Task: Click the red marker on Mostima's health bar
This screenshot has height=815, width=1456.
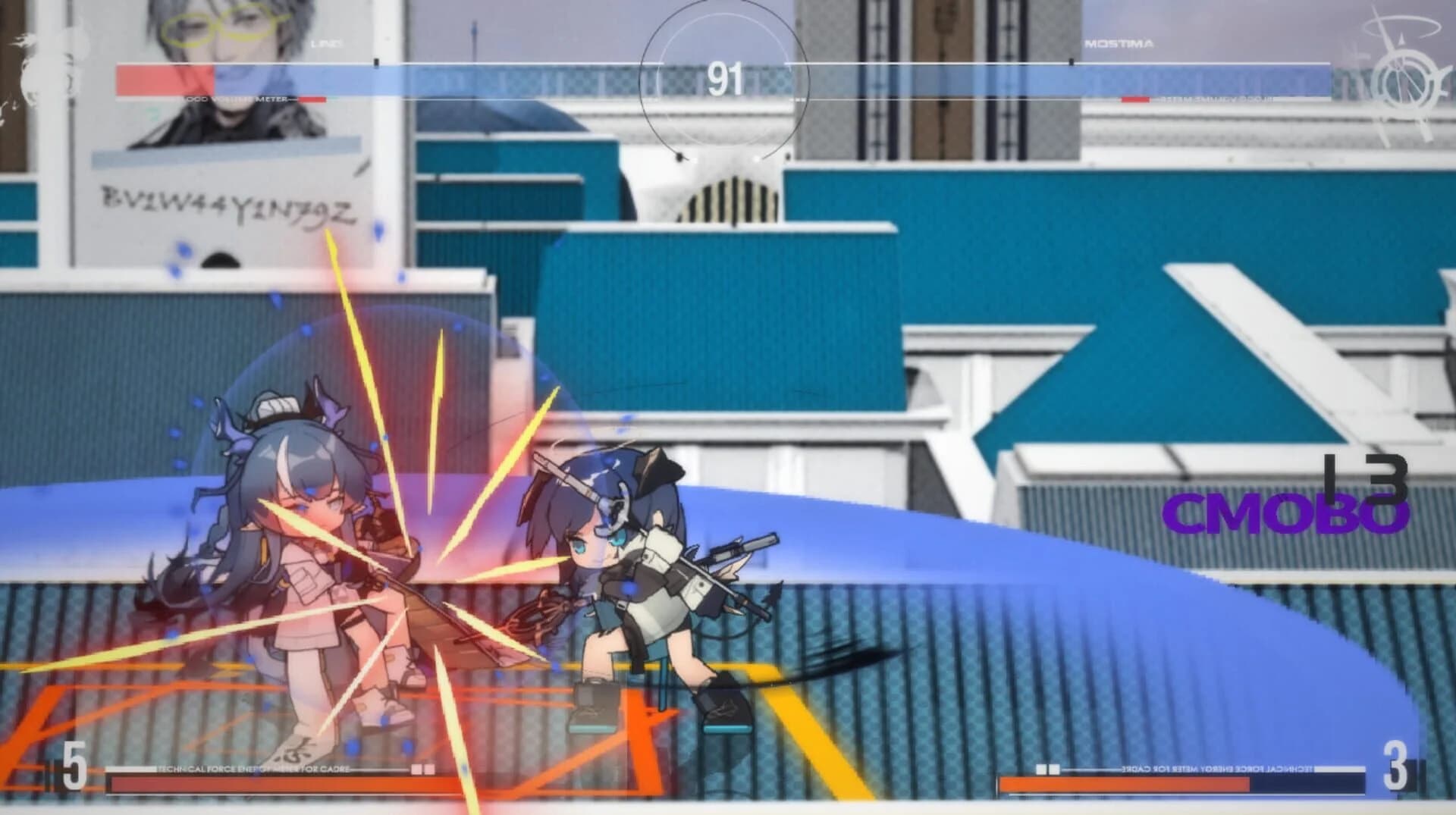Action: 1134,99
